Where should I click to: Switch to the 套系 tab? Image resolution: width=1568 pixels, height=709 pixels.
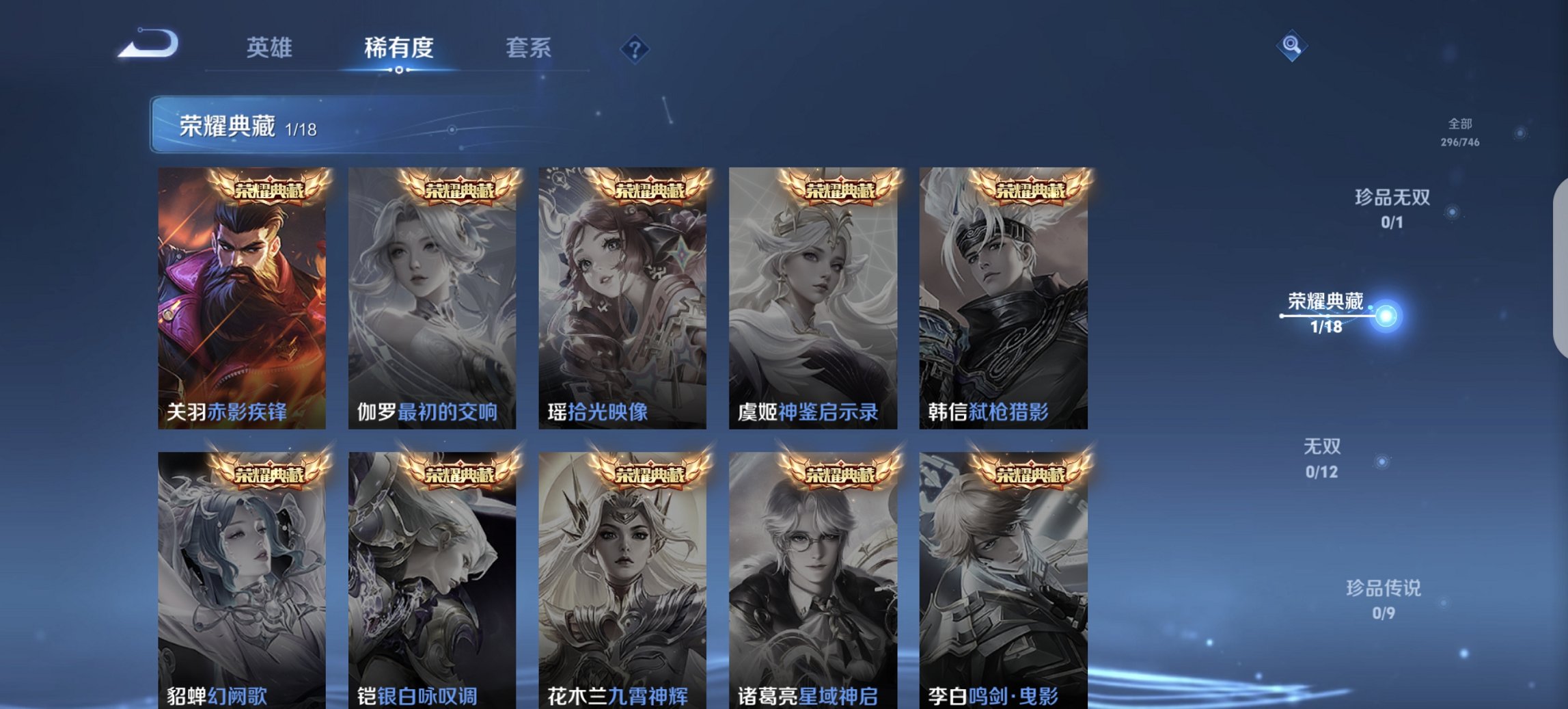pos(528,48)
